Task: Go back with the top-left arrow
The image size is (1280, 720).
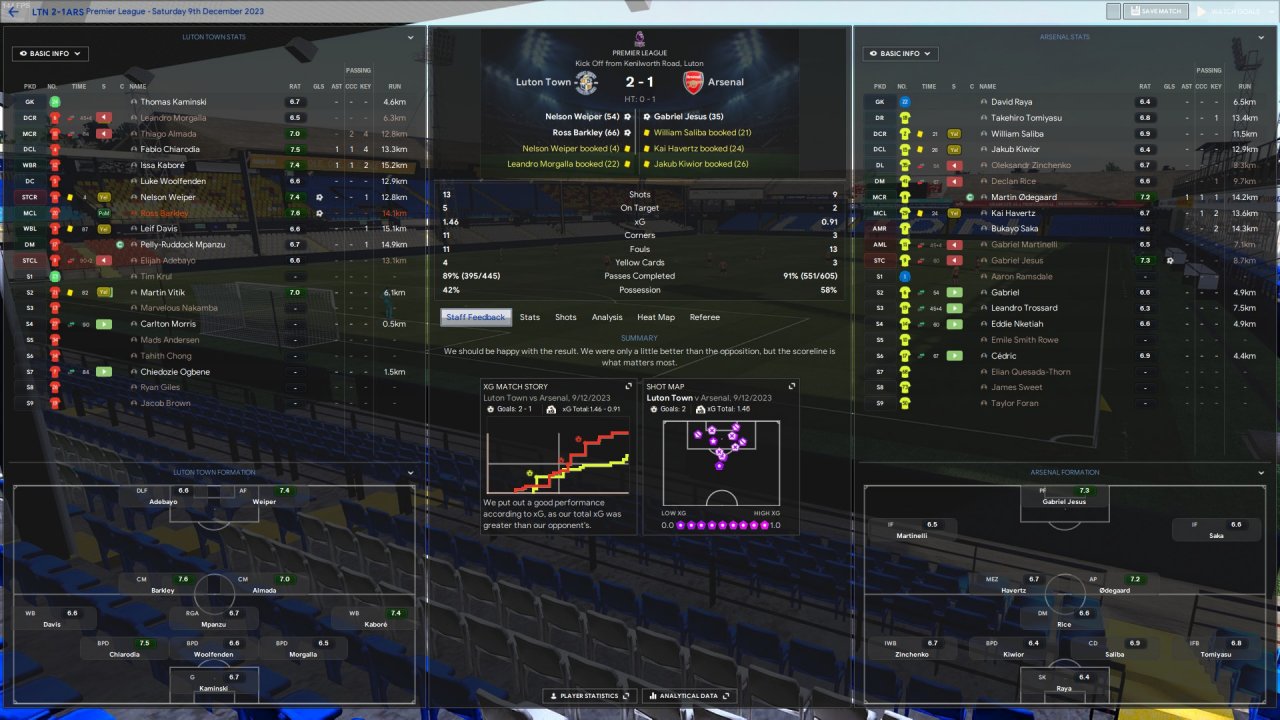Action: tap(13, 12)
